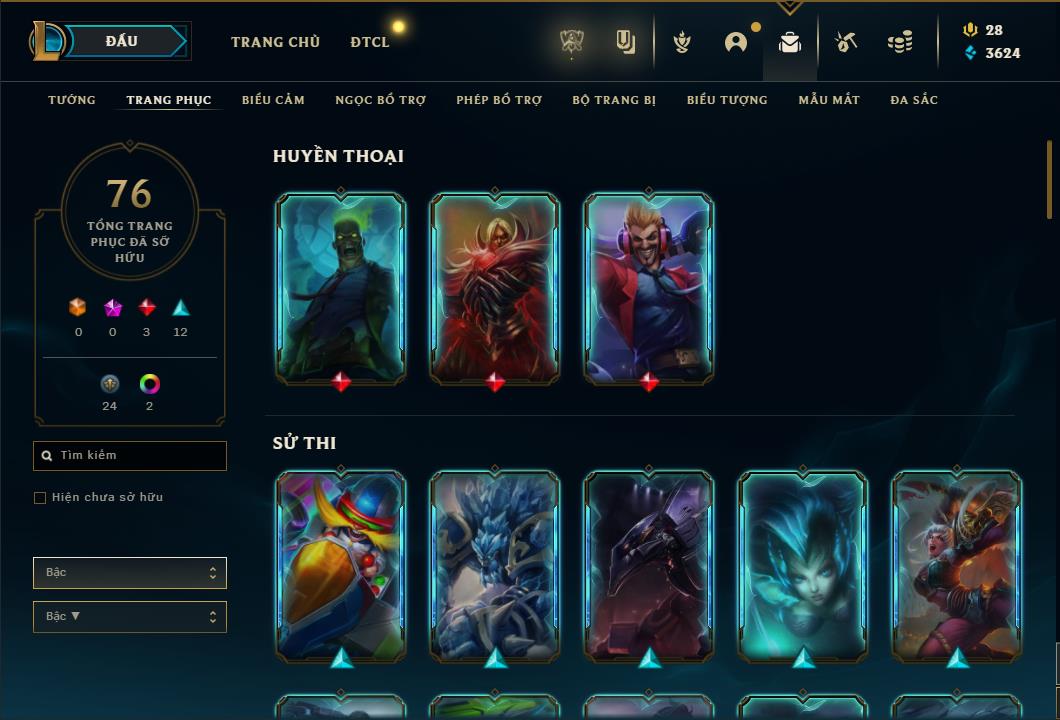The width and height of the screenshot is (1060, 720).
Task: Open the TRANG CHỦ home page
Action: click(275, 42)
